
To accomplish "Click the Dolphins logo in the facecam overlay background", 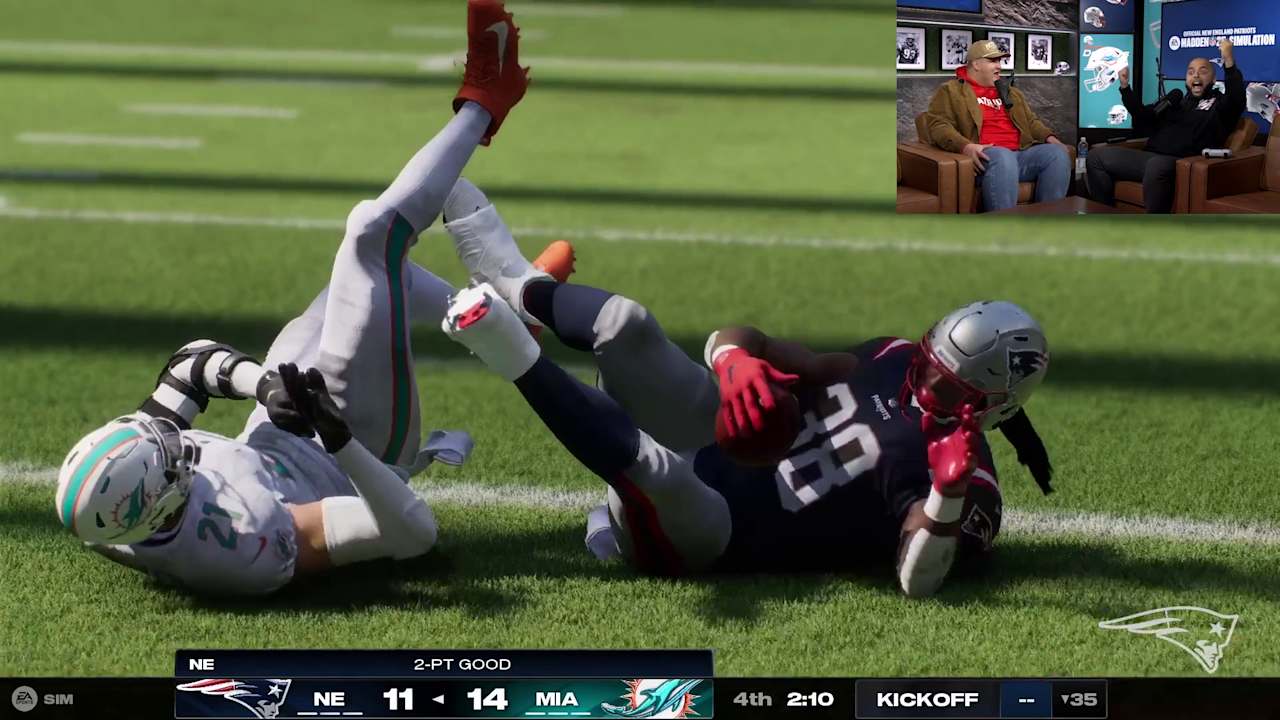I will click(1088, 40).
